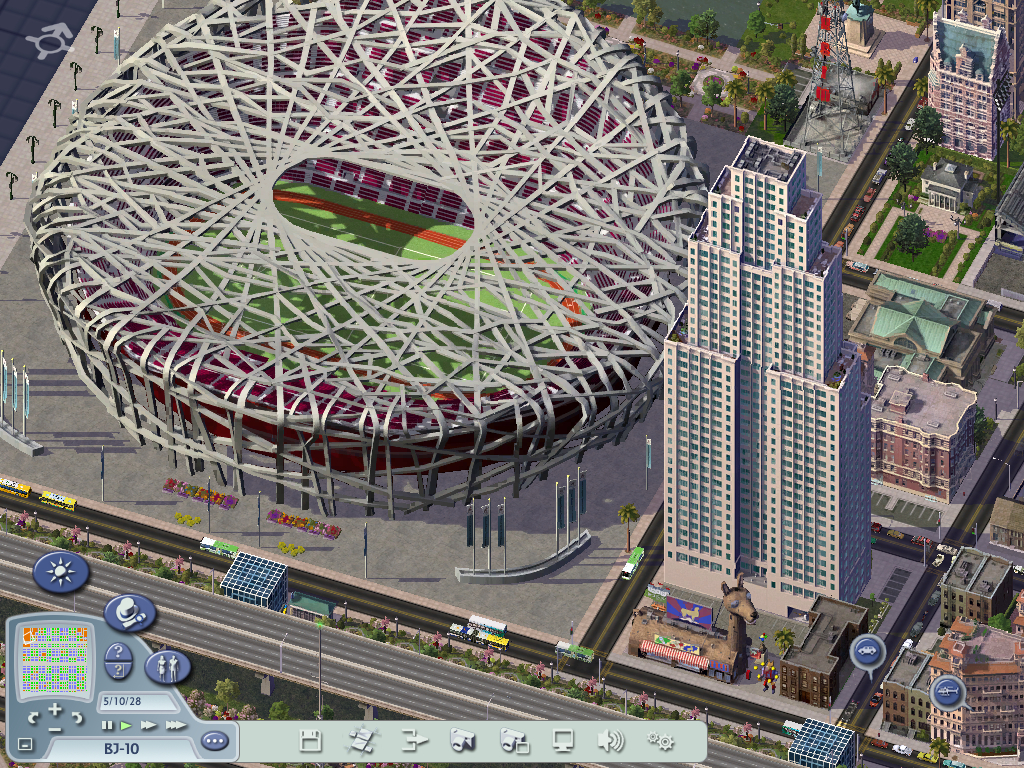Switch to Mayor Mode top hat button
This screenshot has height=768, width=1024.
(129, 612)
